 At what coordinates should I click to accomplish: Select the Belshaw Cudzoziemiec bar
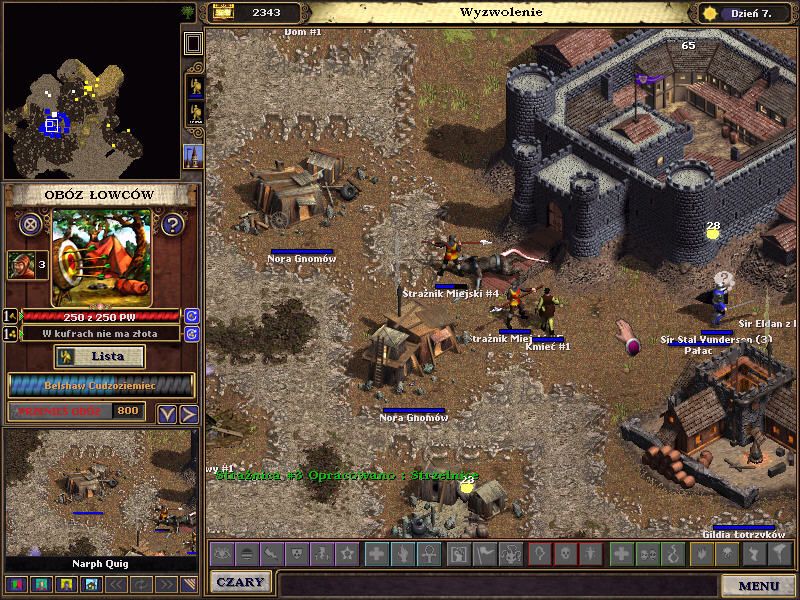pos(100,385)
